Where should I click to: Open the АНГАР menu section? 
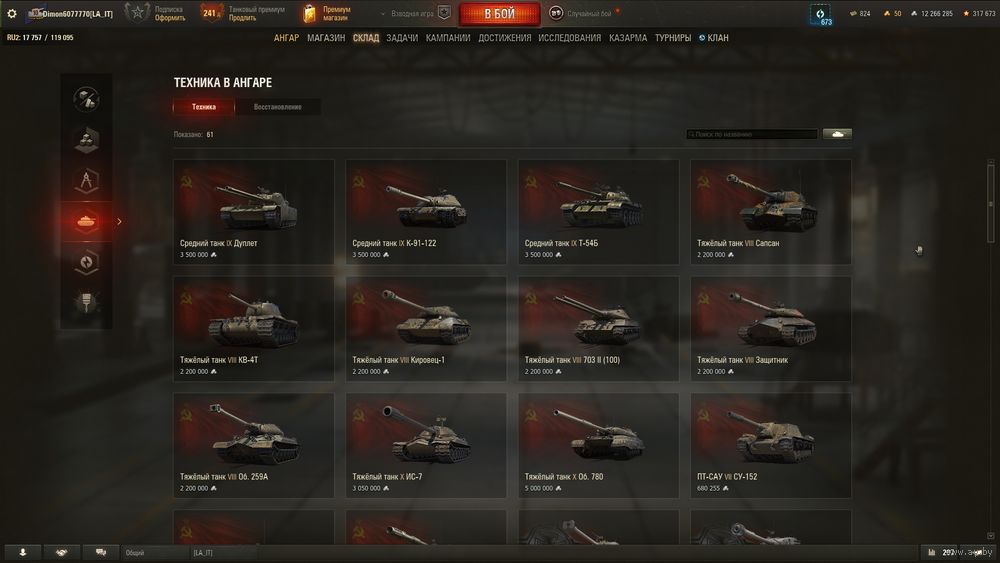click(287, 38)
